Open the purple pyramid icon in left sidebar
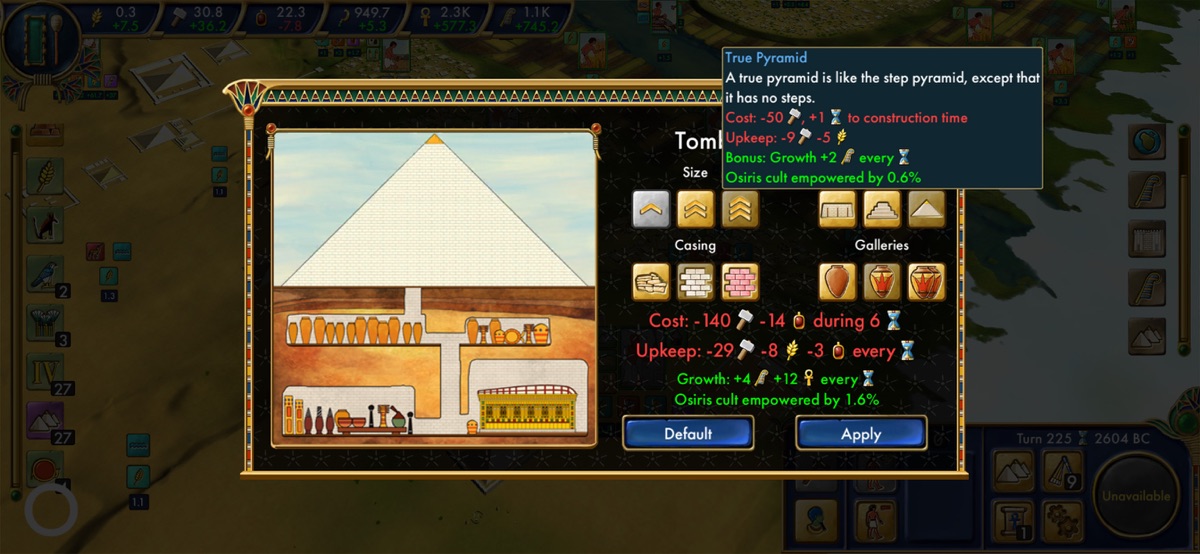This screenshot has height=554, width=1200. click(x=45, y=420)
